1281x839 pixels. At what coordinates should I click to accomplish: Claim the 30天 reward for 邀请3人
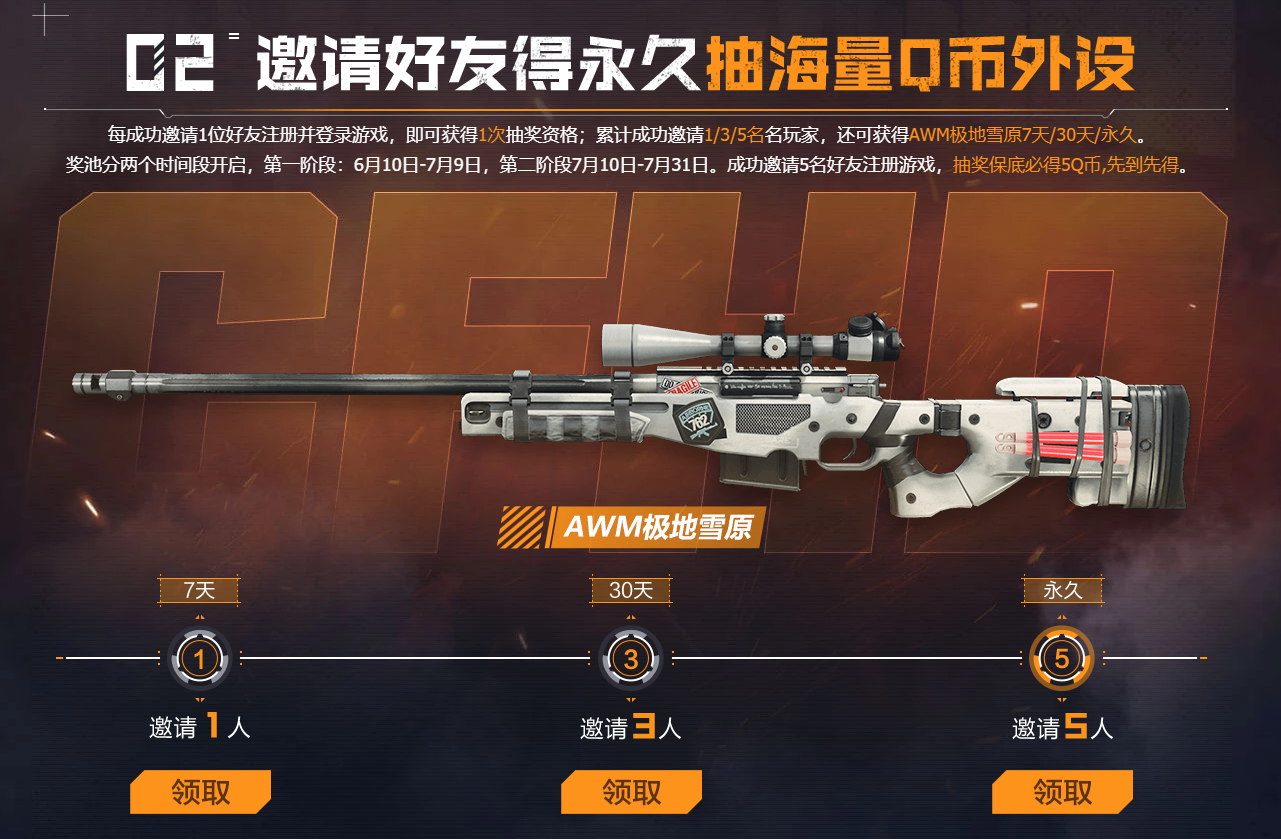pyautogui.click(x=631, y=792)
